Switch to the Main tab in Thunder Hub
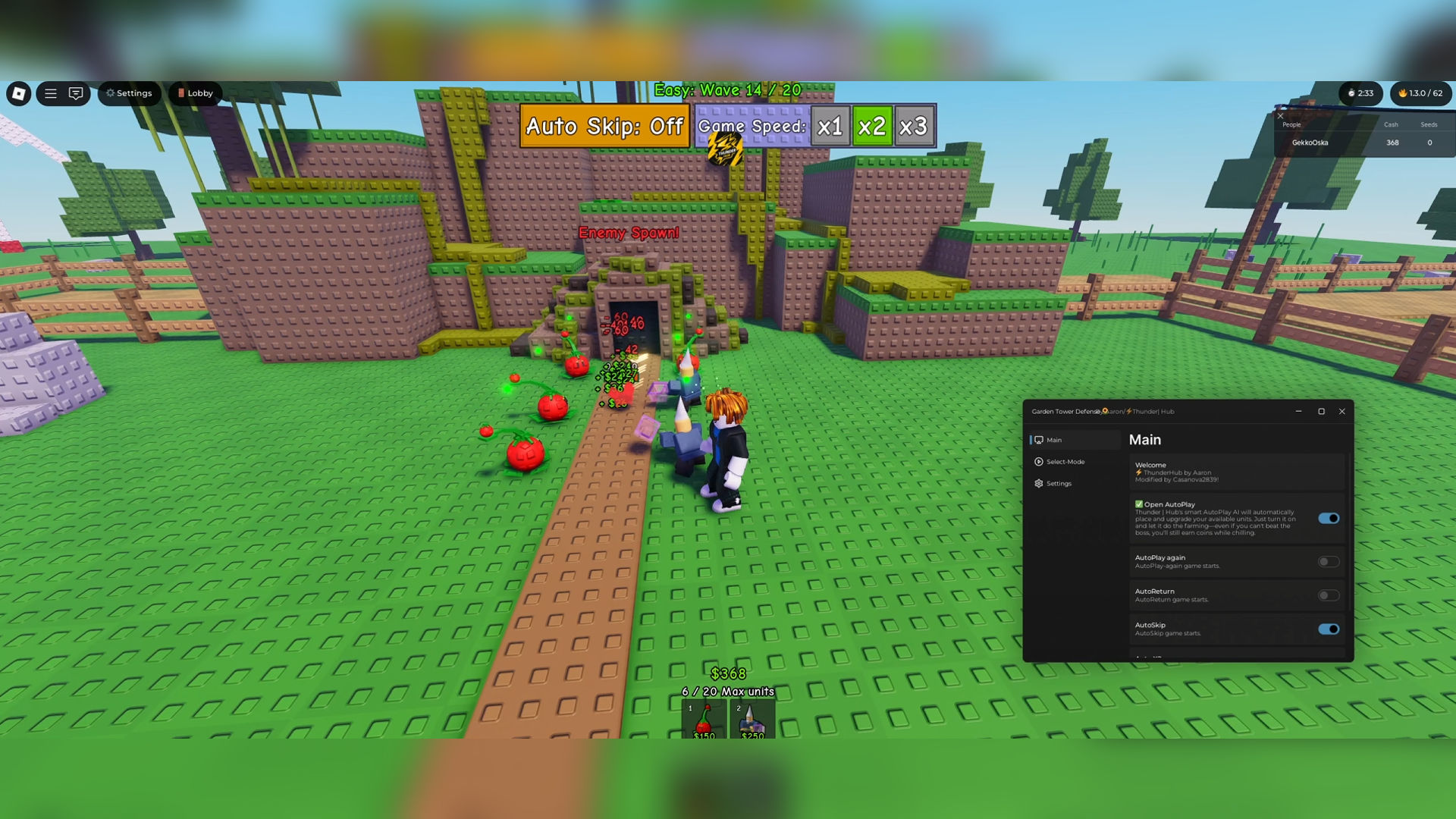The height and width of the screenshot is (819, 1456). click(x=1054, y=440)
